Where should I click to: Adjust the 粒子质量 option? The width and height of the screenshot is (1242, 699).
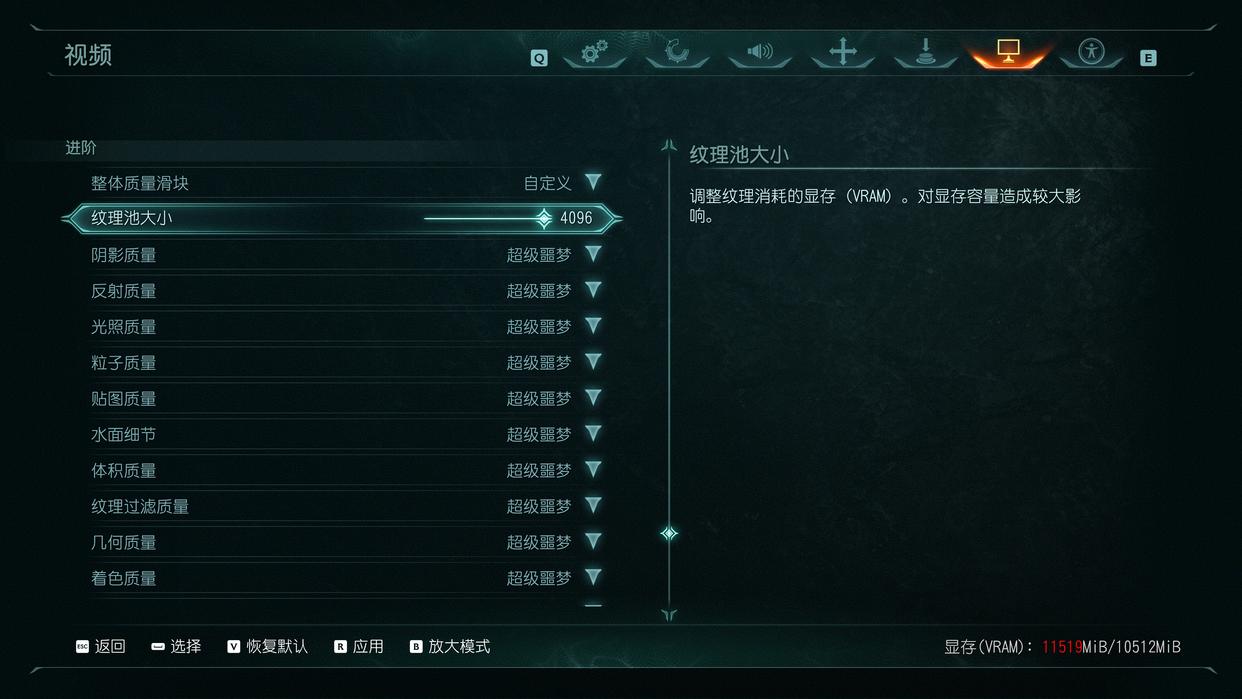(593, 362)
